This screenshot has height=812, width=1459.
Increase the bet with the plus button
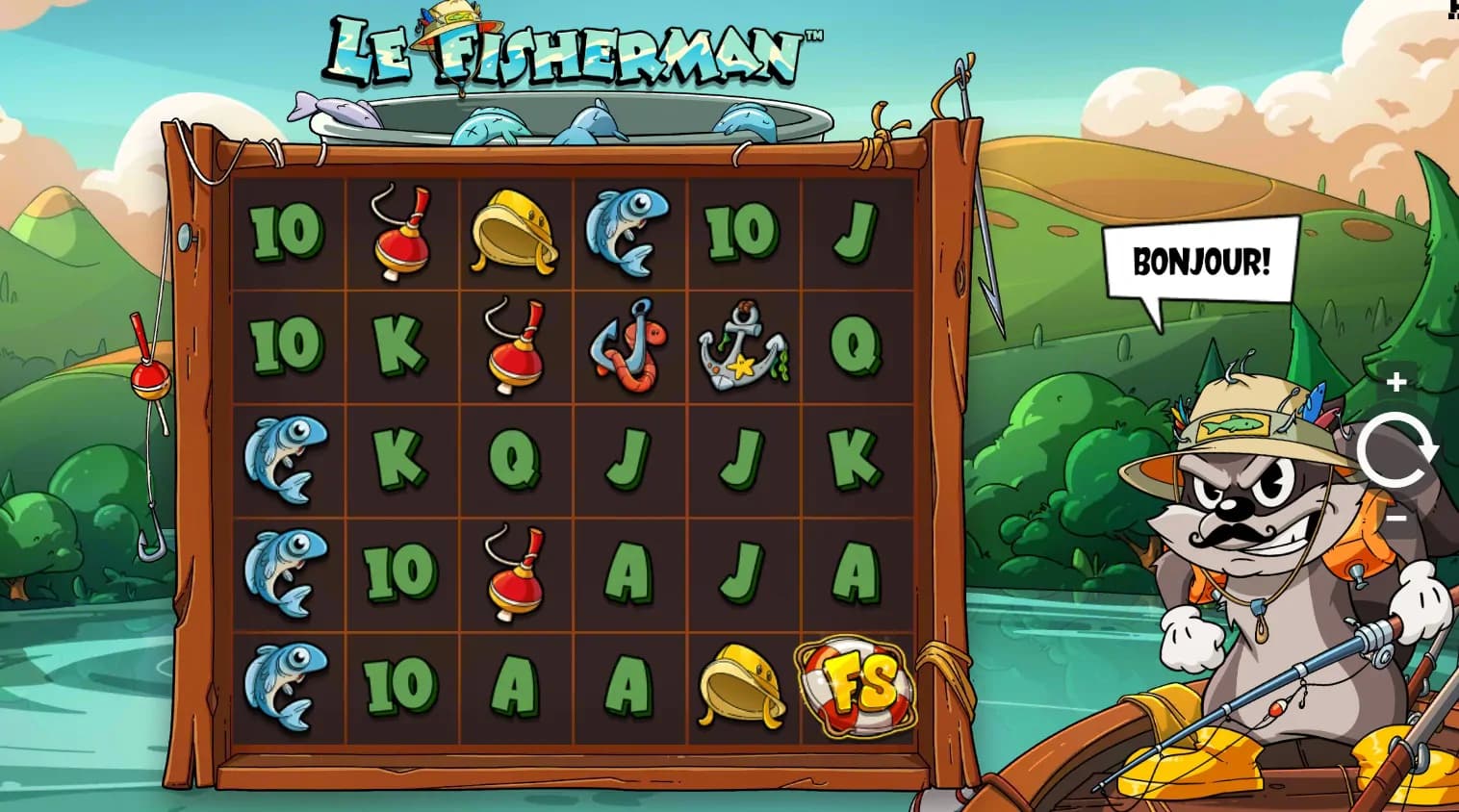pyautogui.click(x=1396, y=383)
